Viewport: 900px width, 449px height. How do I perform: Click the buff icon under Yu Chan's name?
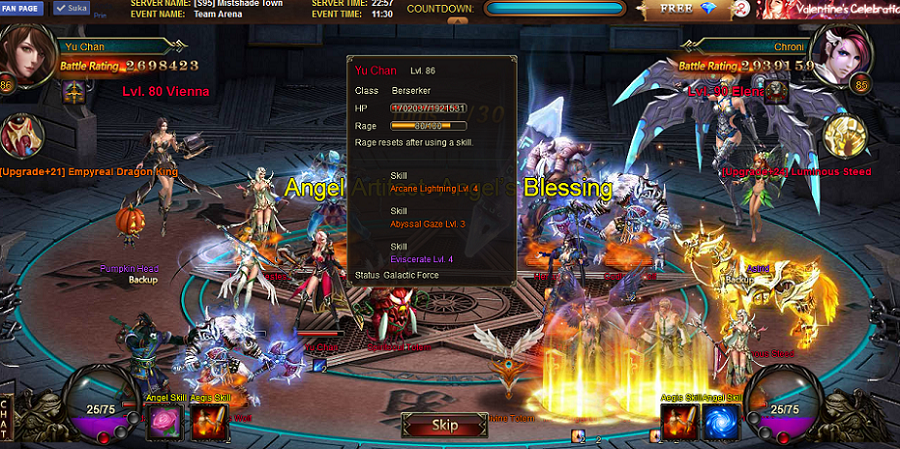(74, 92)
